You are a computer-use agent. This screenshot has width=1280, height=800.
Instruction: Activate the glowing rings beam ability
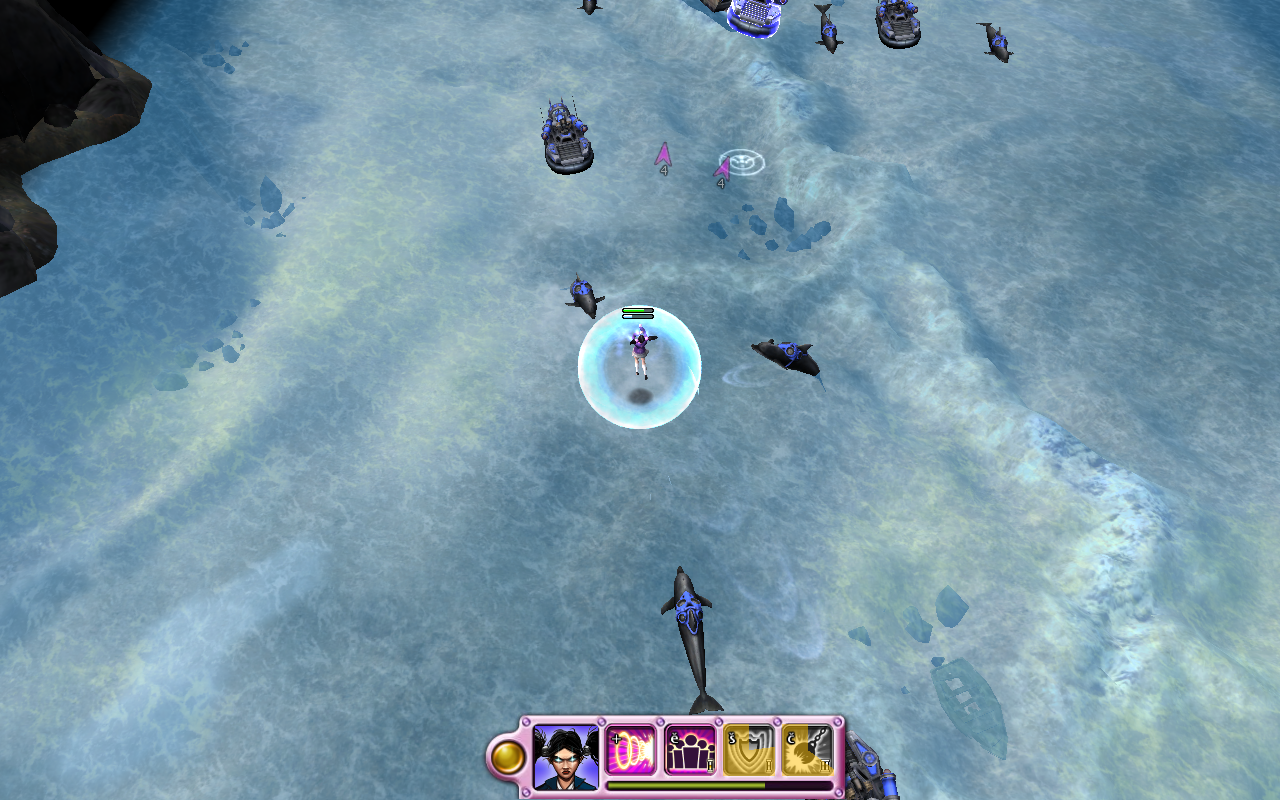point(632,750)
